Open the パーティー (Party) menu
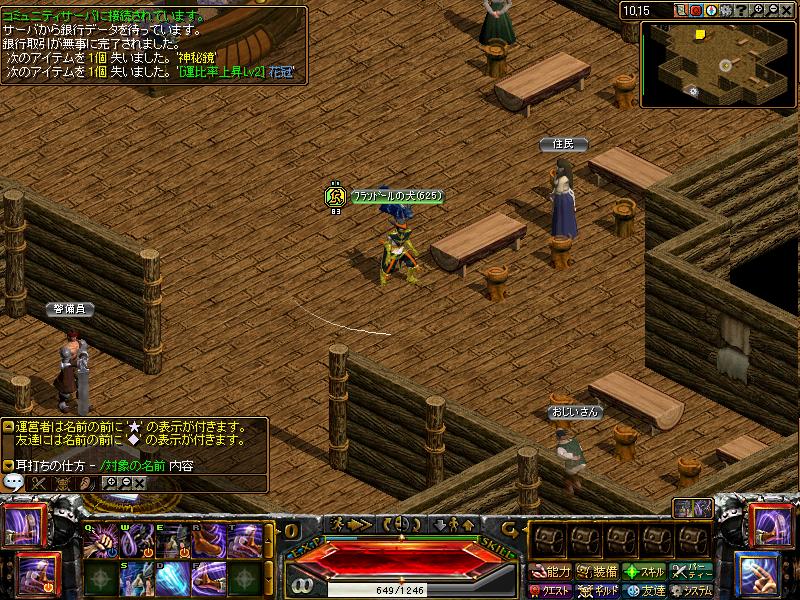Image resolution: width=800 pixels, height=600 pixels. pyautogui.click(x=692, y=572)
